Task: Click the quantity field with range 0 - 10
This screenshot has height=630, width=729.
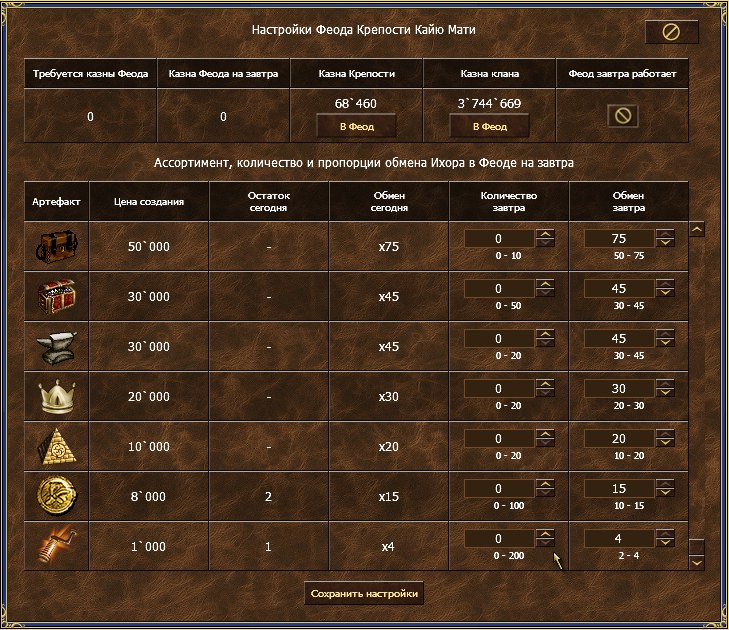Action: [x=499, y=238]
